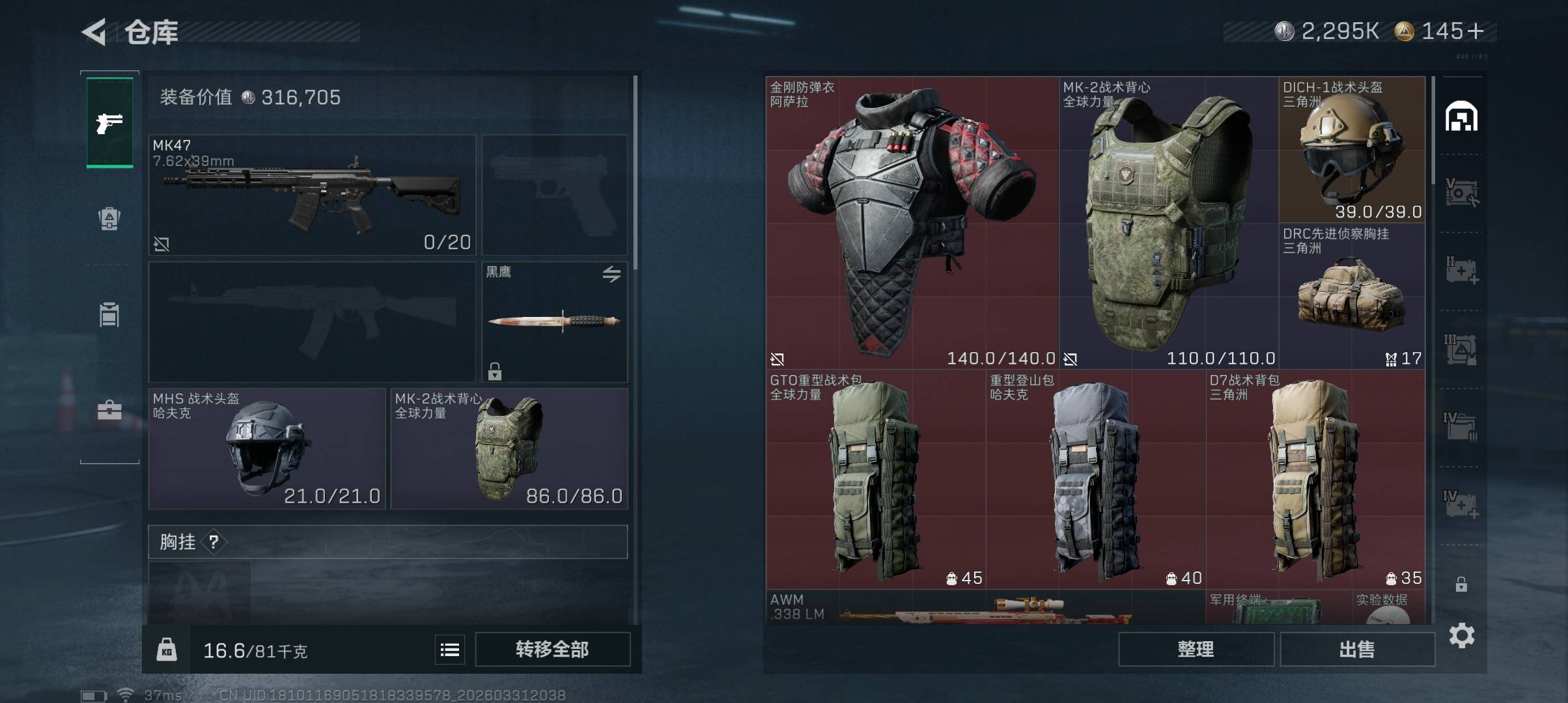Select the DICH-1战术头盔 helmet in stash
The image size is (1568, 703).
[x=1351, y=150]
